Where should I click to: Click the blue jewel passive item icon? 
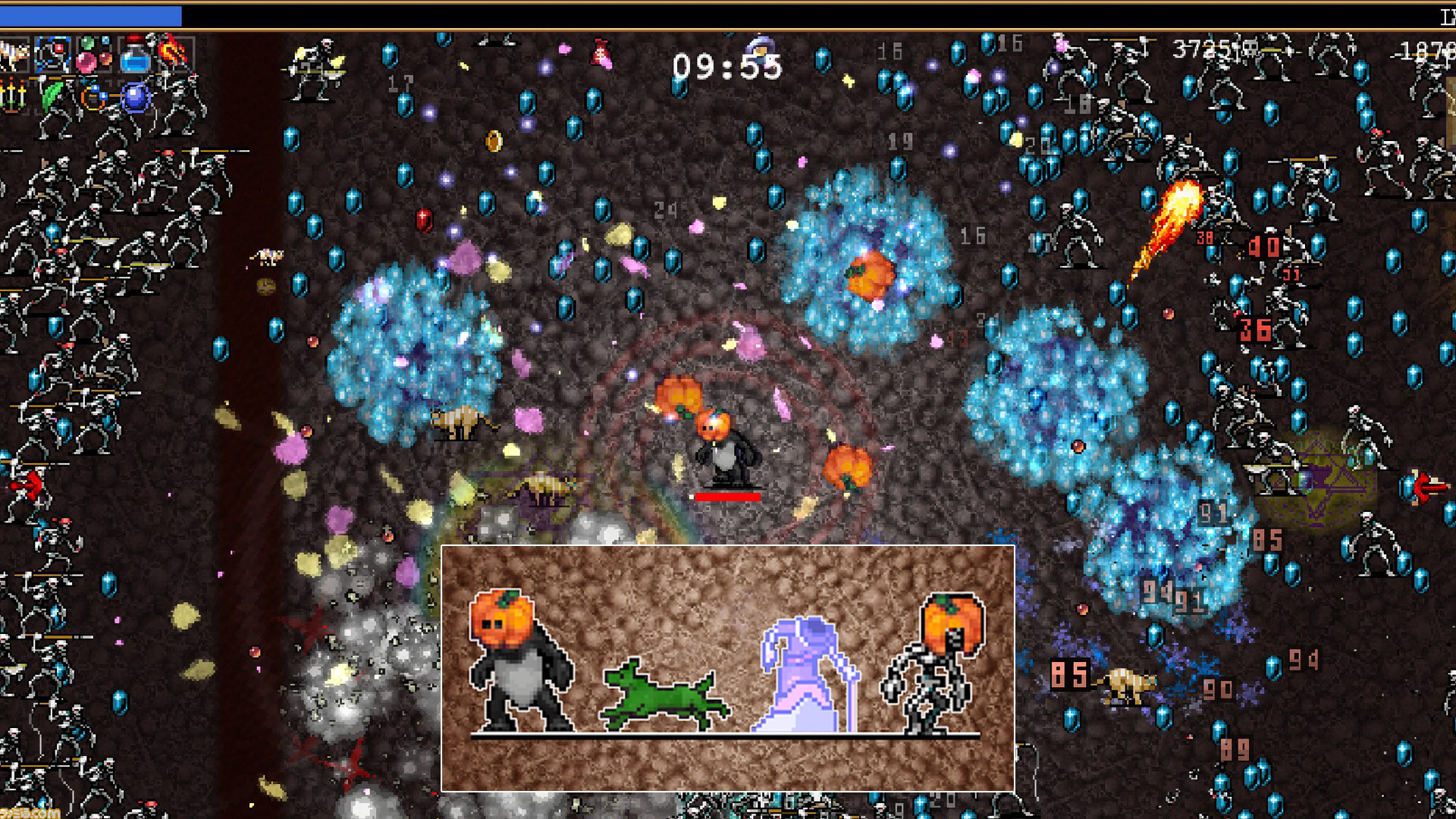point(133,99)
